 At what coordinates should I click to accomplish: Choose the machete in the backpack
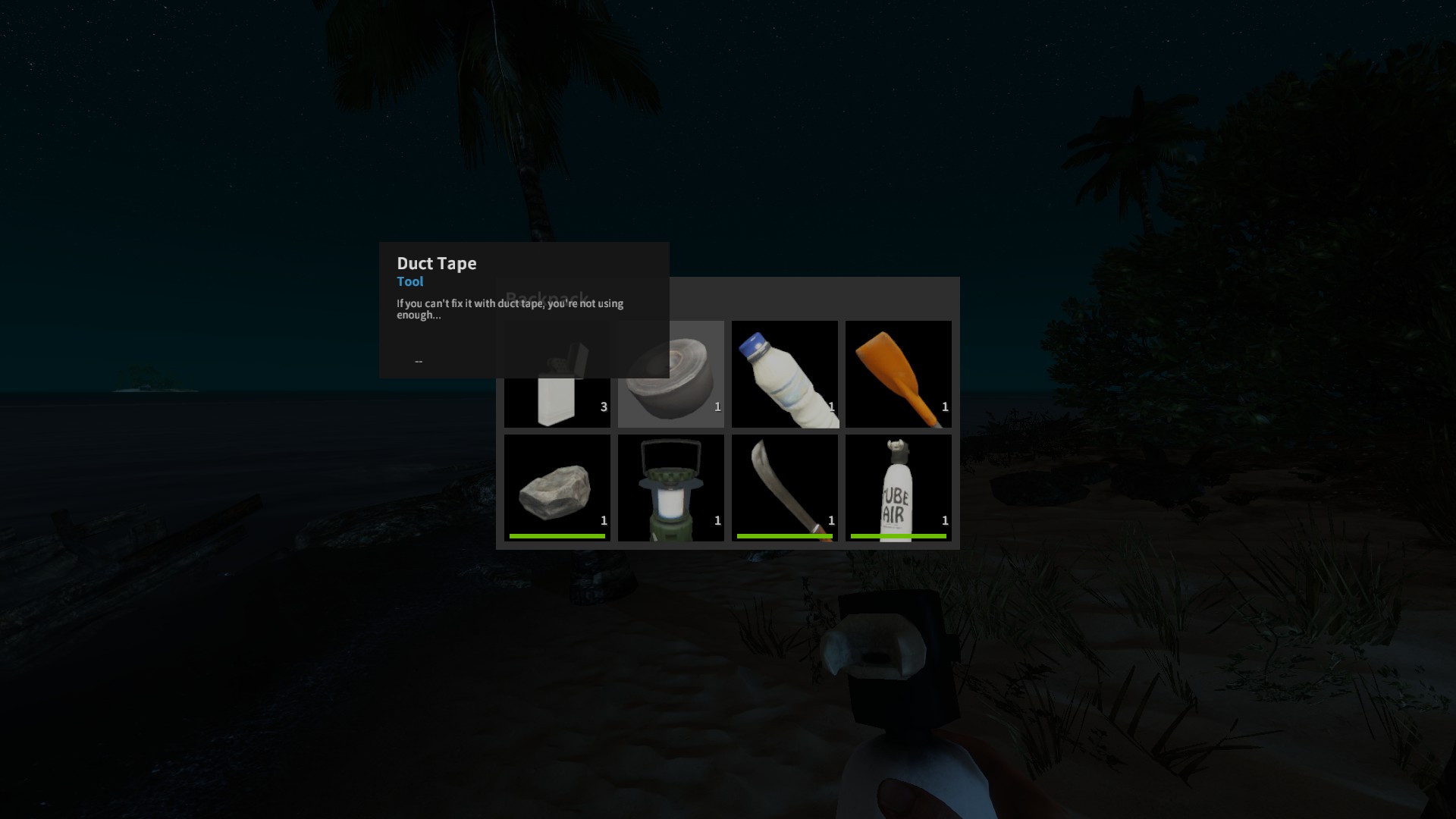click(785, 488)
